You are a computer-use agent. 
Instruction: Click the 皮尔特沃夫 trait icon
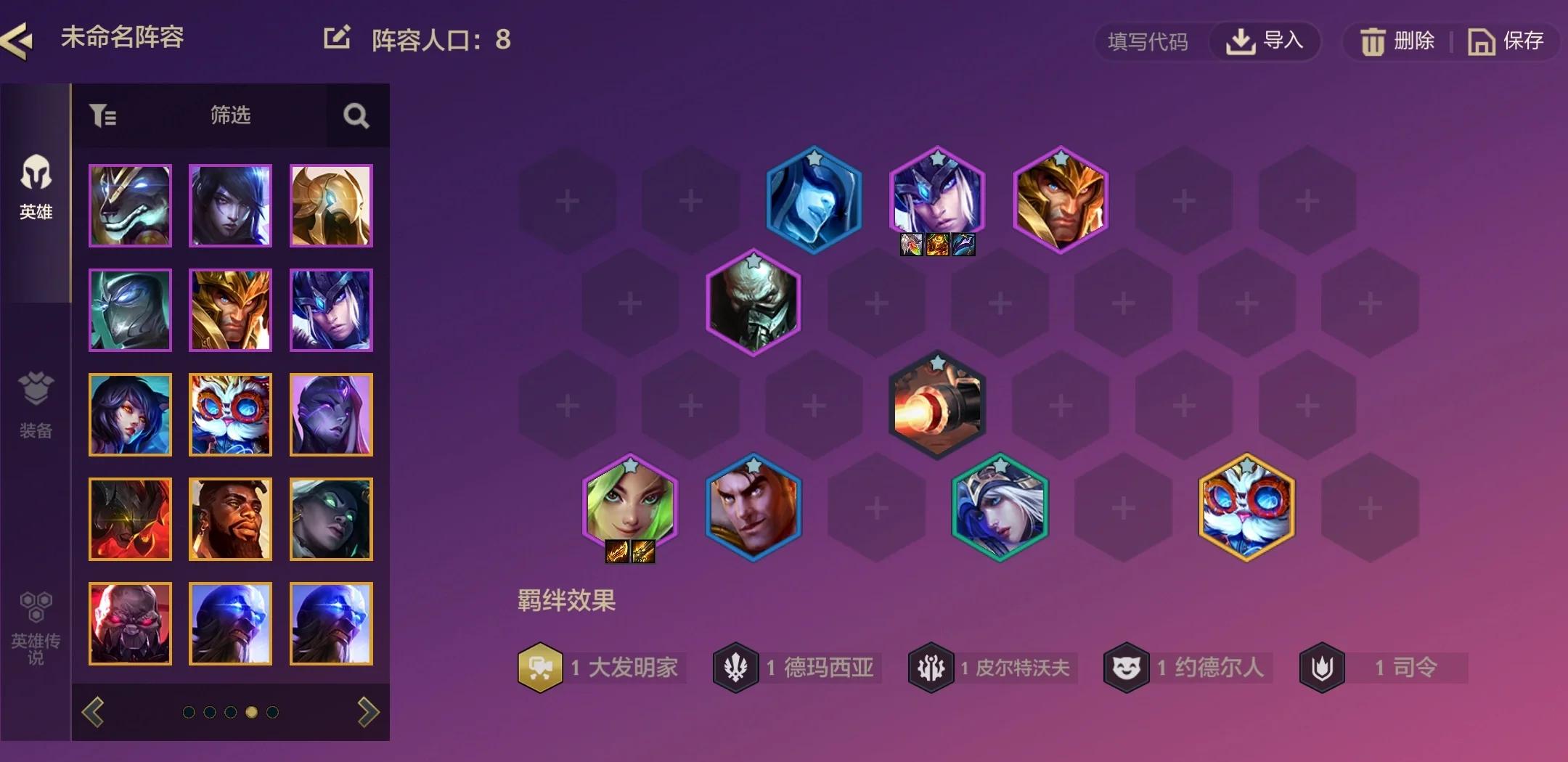932,668
